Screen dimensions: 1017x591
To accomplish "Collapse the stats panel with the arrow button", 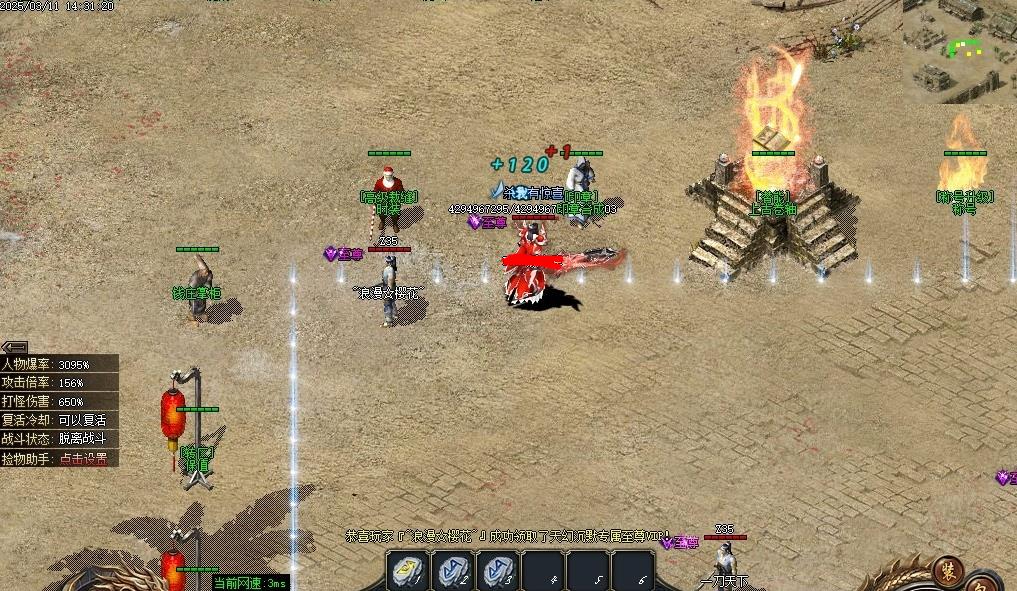I will click(x=14, y=346).
